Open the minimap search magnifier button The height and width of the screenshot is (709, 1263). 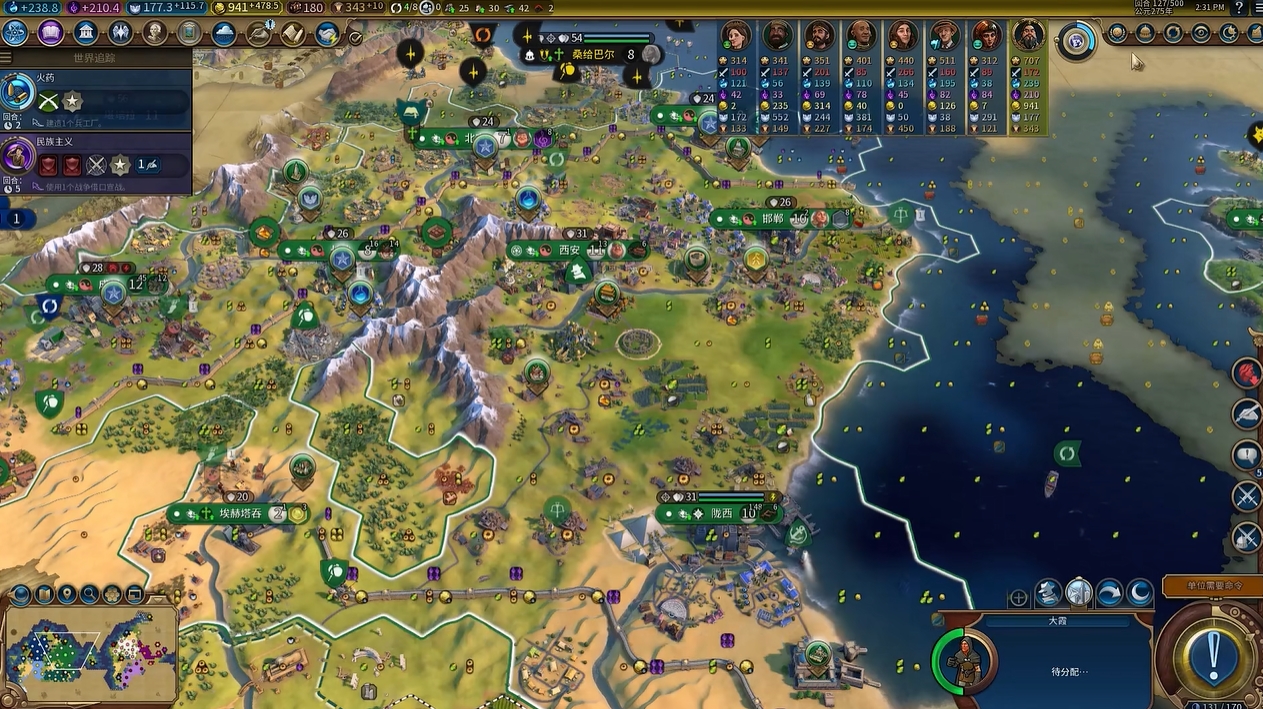(x=90, y=595)
